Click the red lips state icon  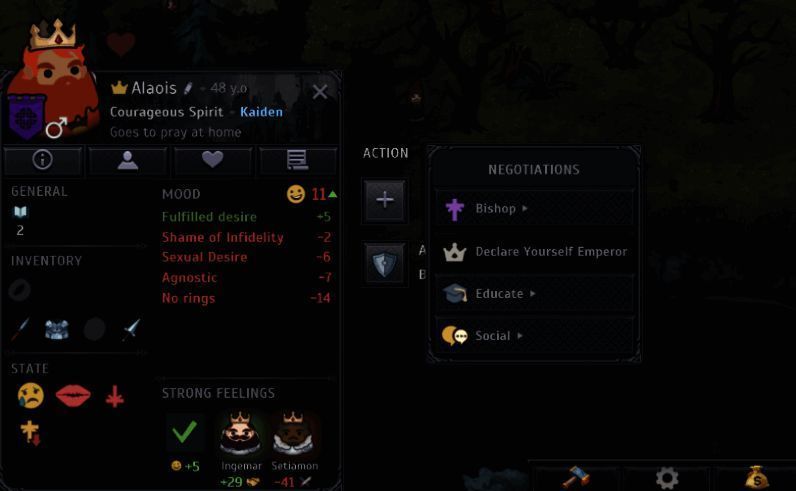pos(73,396)
